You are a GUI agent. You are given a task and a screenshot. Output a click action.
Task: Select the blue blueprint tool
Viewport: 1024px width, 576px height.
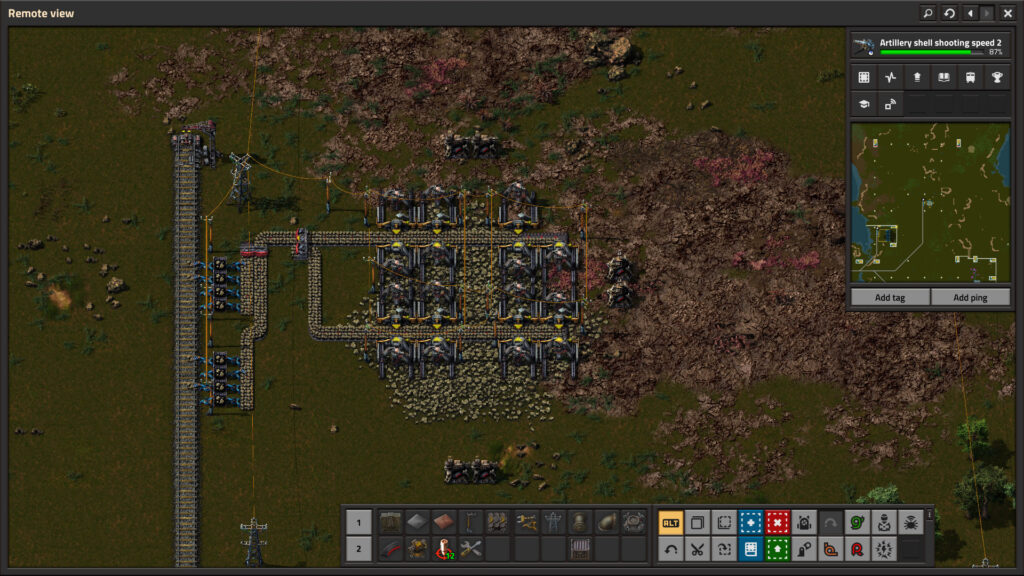750,522
